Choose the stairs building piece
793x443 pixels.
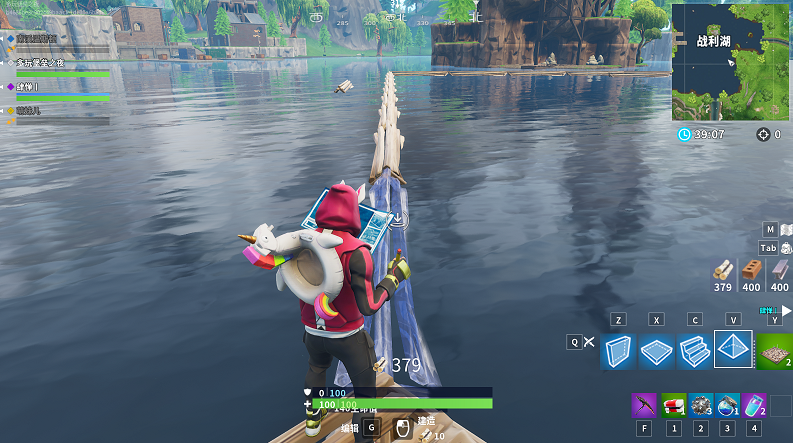tap(694, 351)
